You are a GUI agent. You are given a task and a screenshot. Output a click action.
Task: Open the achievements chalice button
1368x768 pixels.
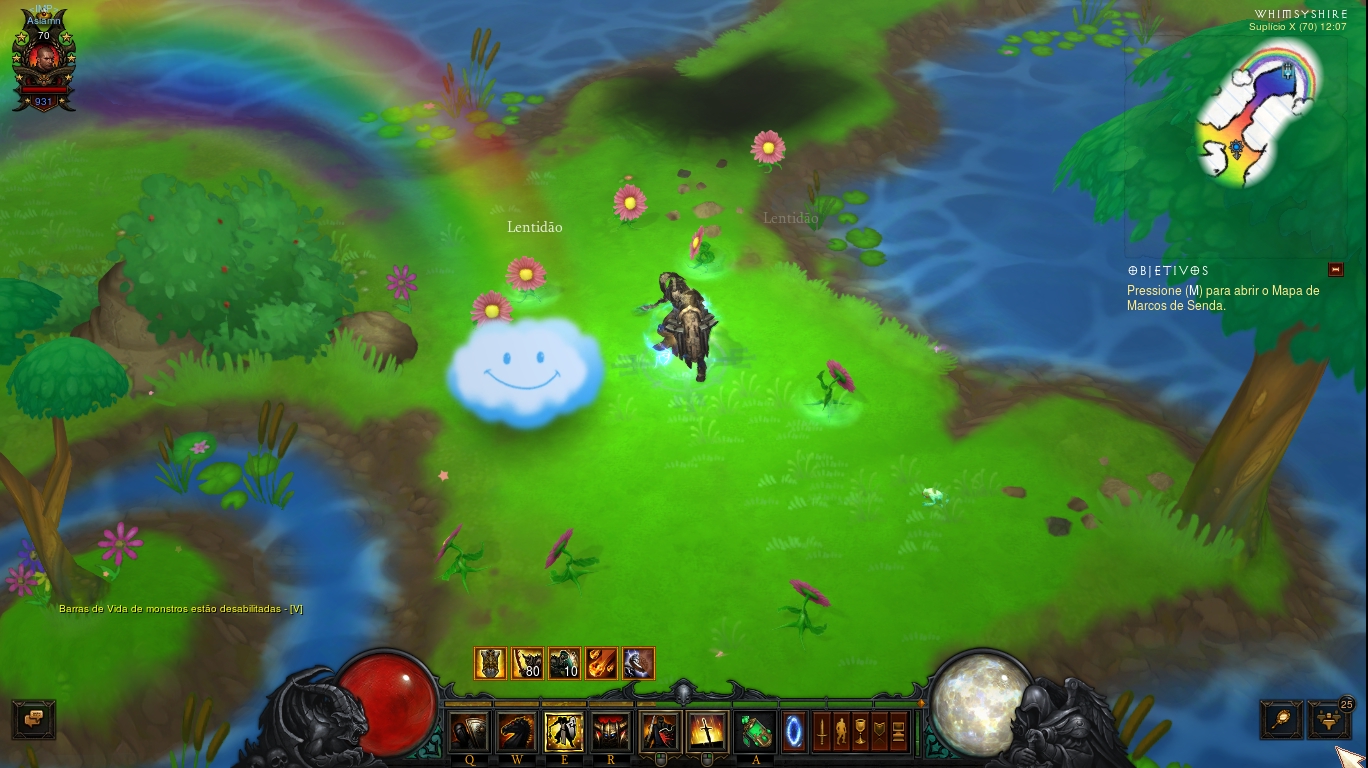tap(860, 732)
